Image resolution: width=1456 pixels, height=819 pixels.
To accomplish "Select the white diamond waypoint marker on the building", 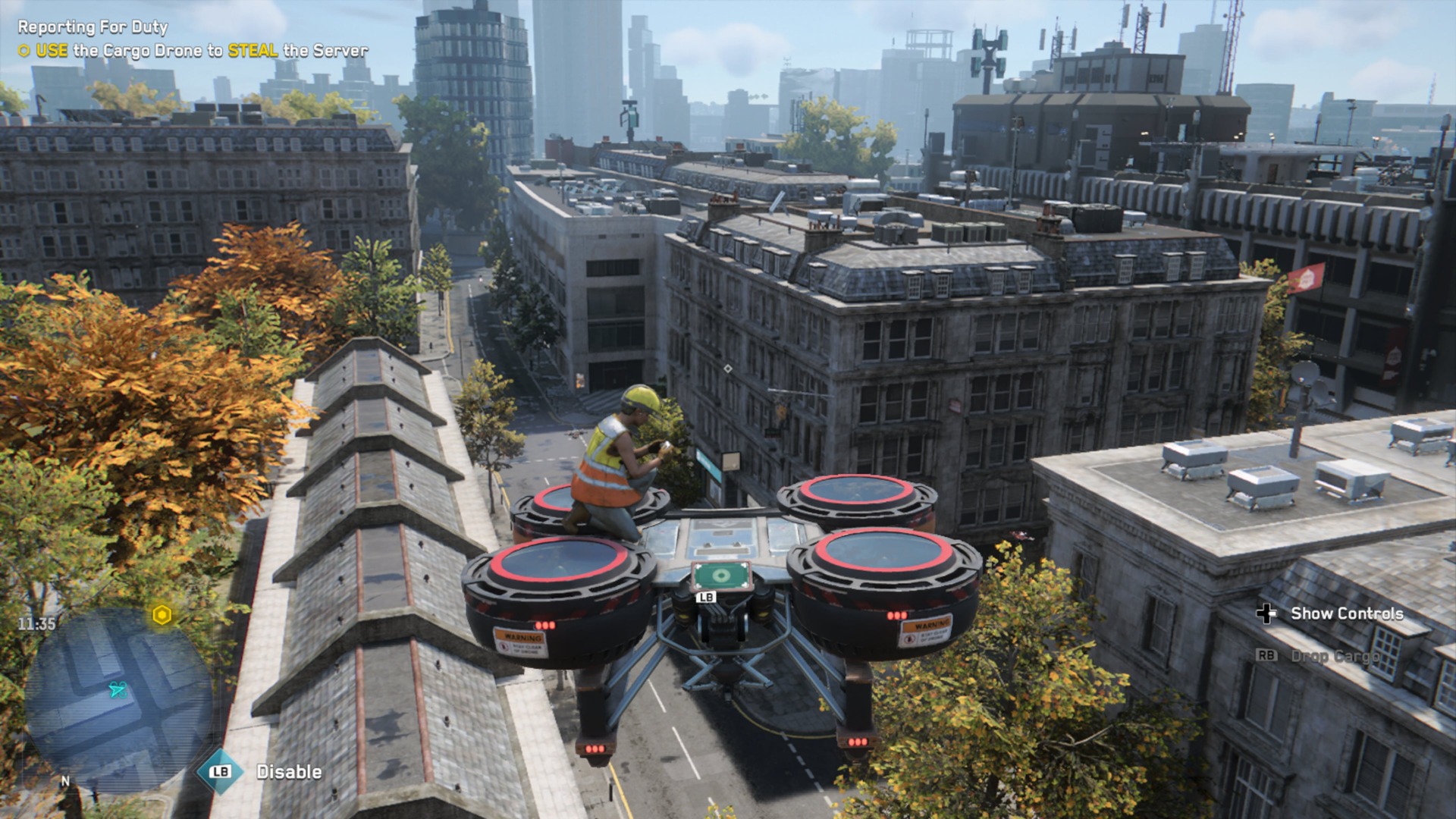I will pos(730,369).
